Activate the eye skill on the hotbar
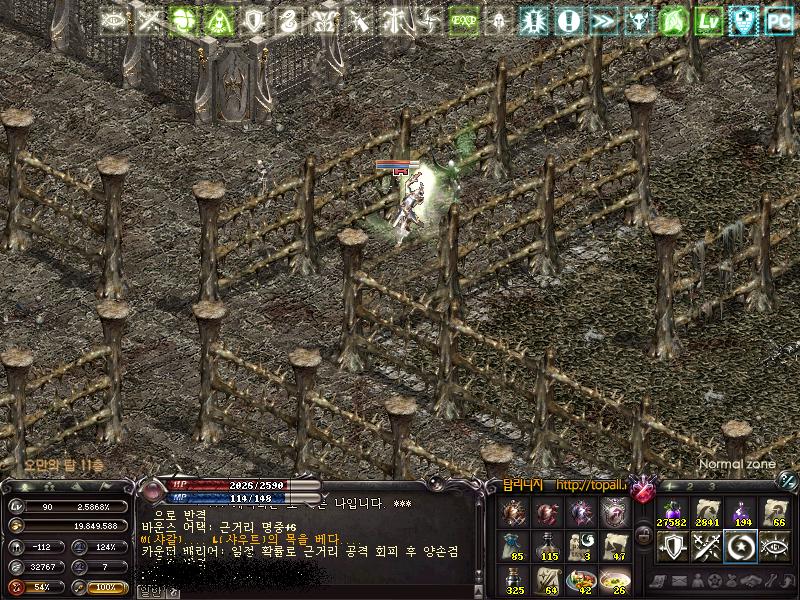800x600 pixels. coord(777,546)
